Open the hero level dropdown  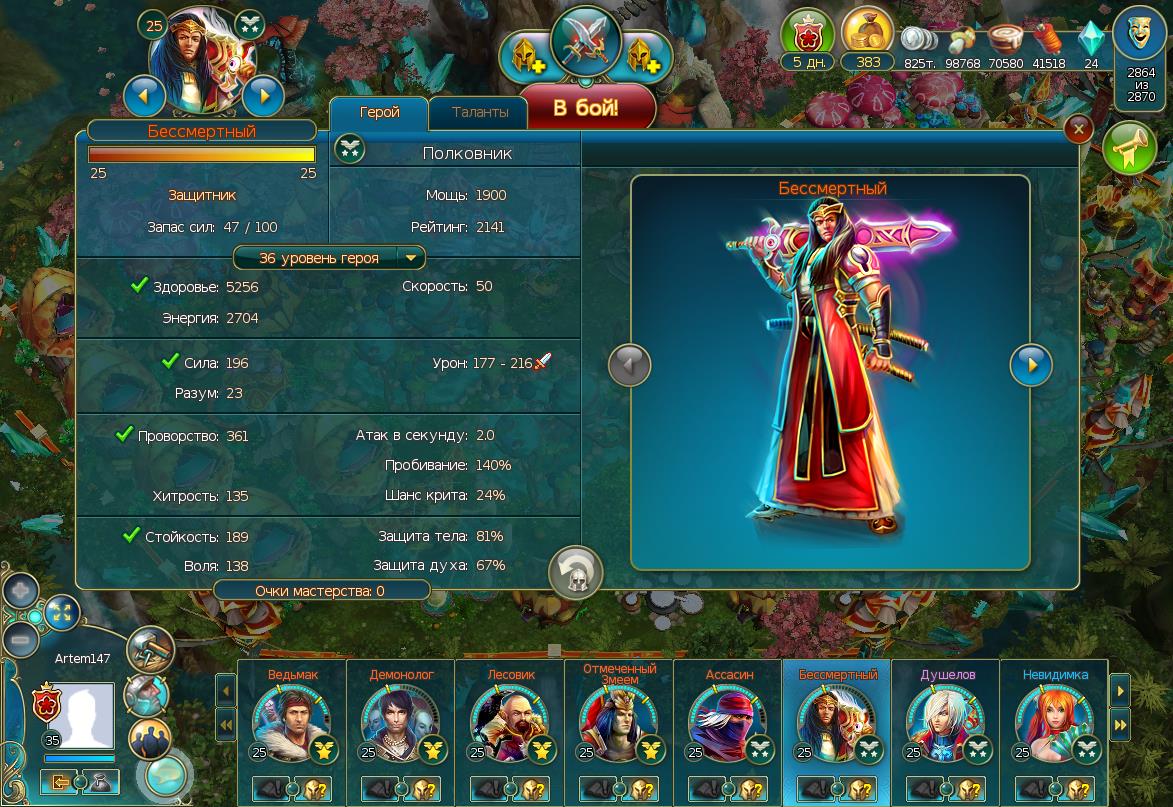point(410,258)
